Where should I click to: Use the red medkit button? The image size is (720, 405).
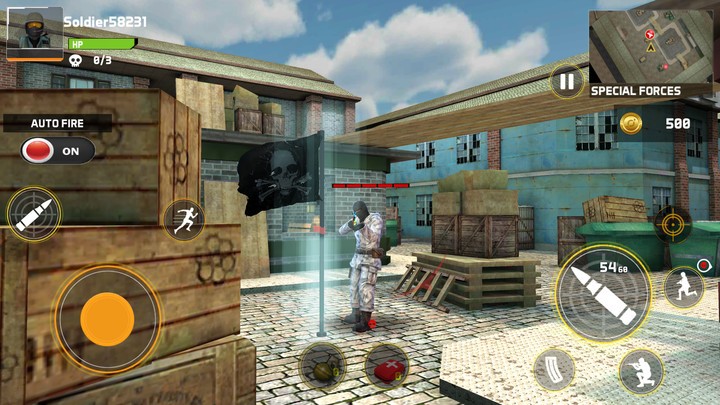[385, 367]
